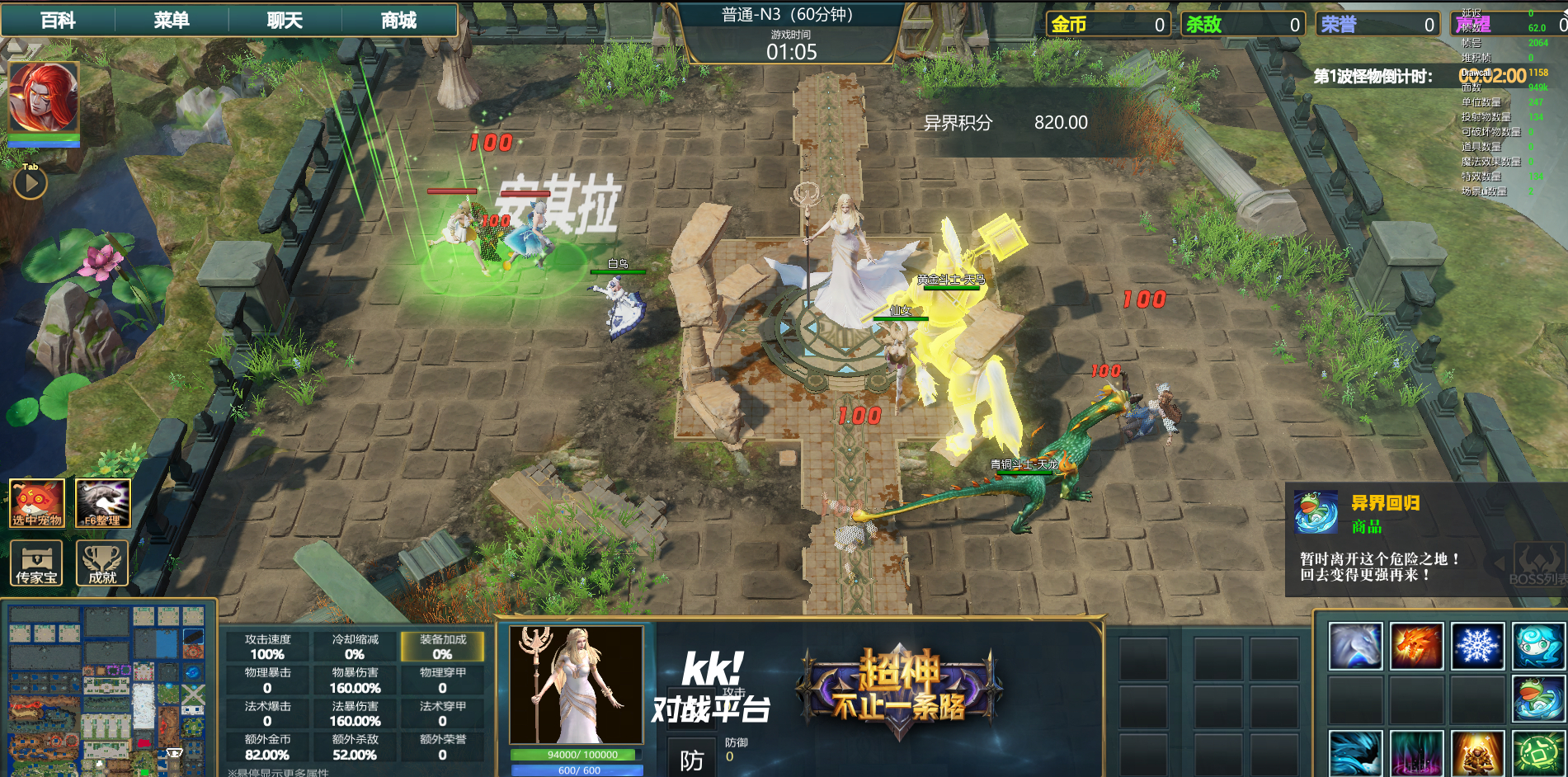Viewport: 1568px width, 777px height.
Task: Select pet with 选中宠物 button
Action: [x=37, y=503]
